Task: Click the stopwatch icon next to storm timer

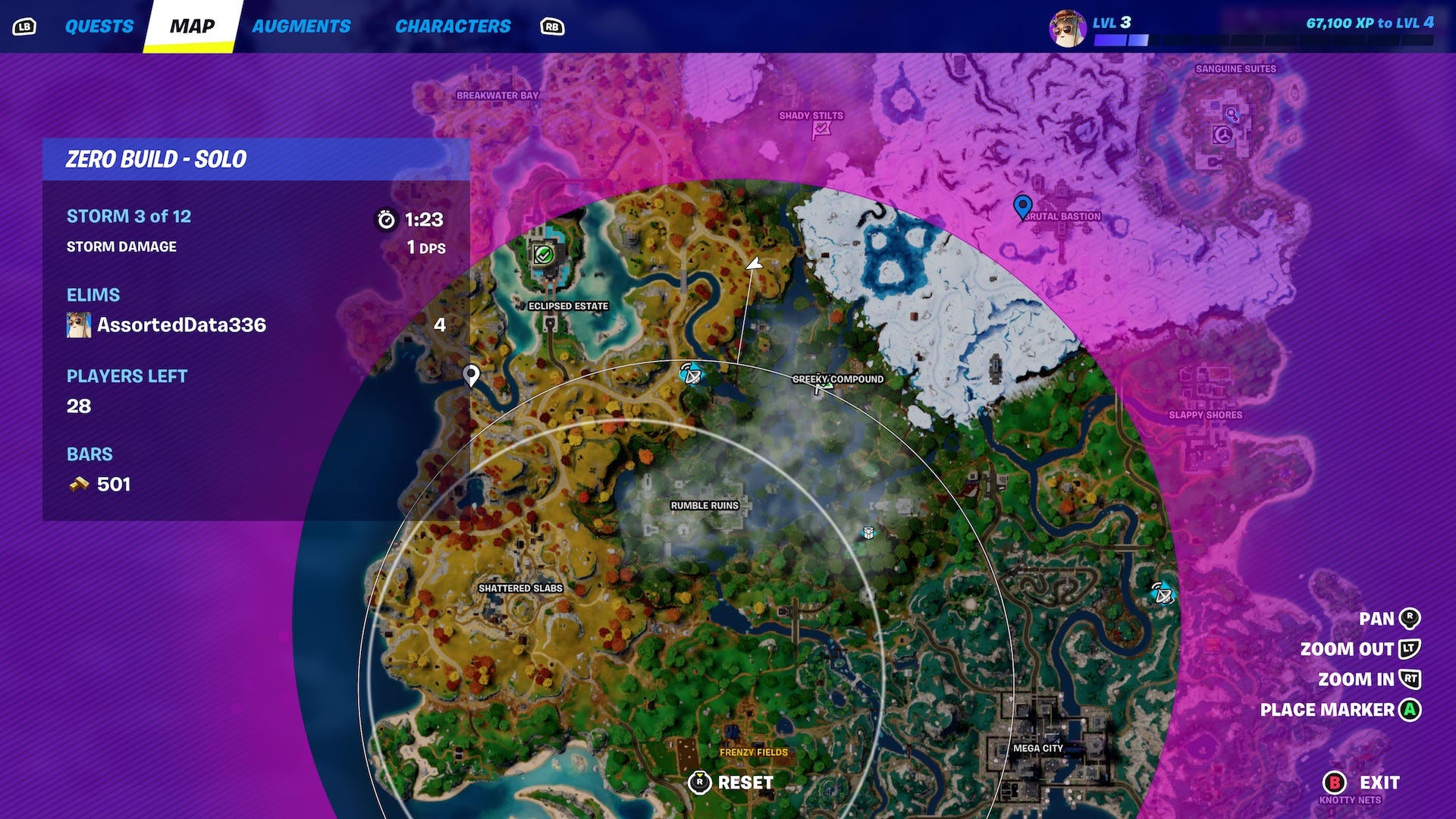Action: tap(387, 220)
